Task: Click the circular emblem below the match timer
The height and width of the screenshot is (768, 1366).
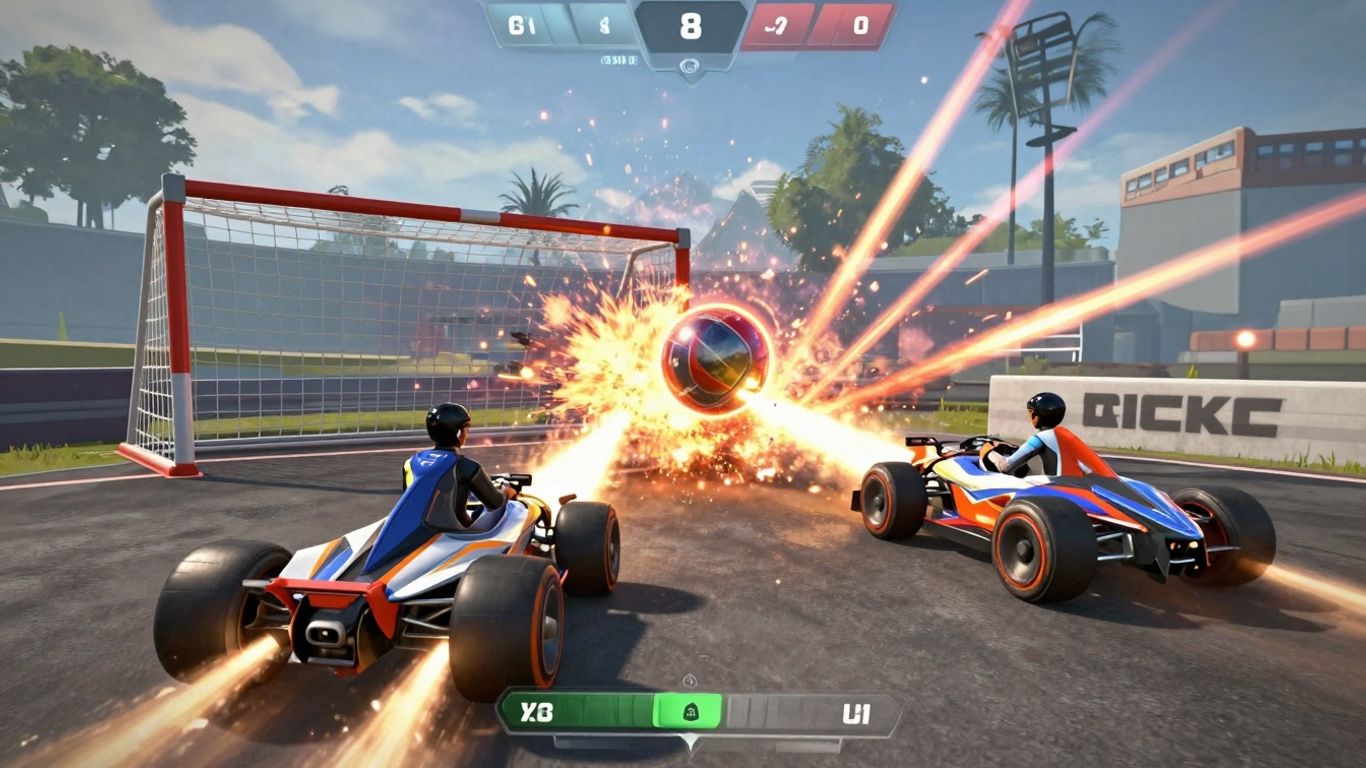Action: [x=689, y=64]
